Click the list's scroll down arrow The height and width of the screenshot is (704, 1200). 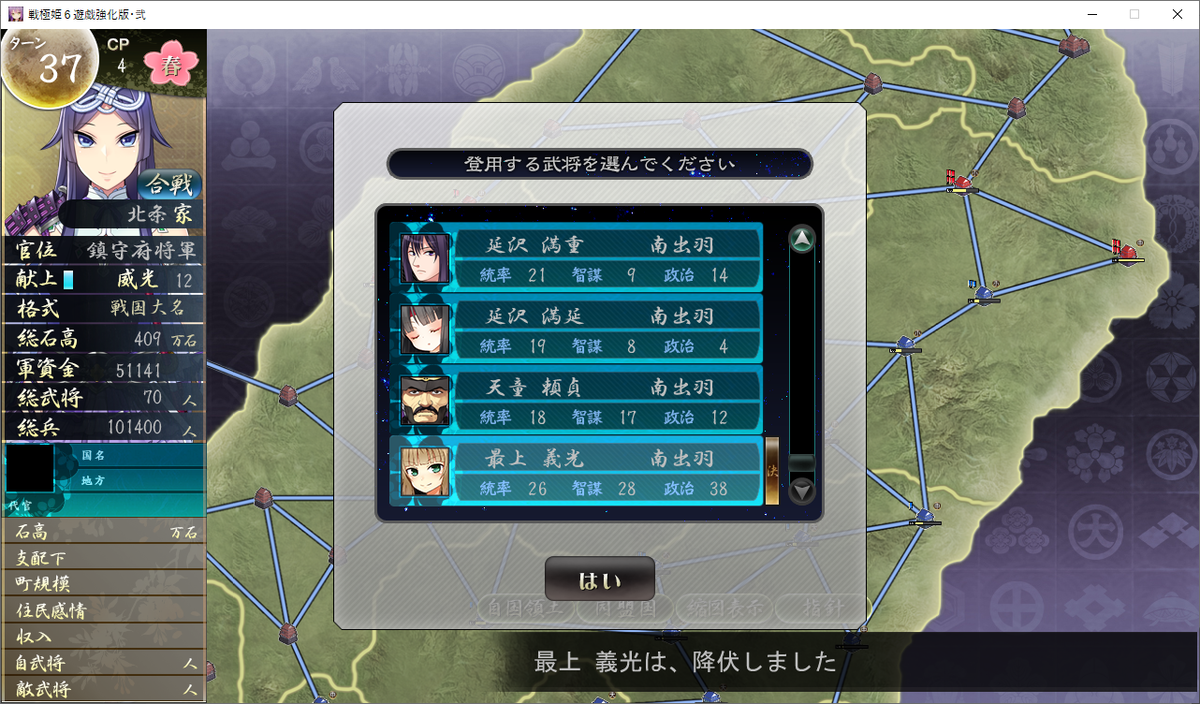tap(802, 491)
